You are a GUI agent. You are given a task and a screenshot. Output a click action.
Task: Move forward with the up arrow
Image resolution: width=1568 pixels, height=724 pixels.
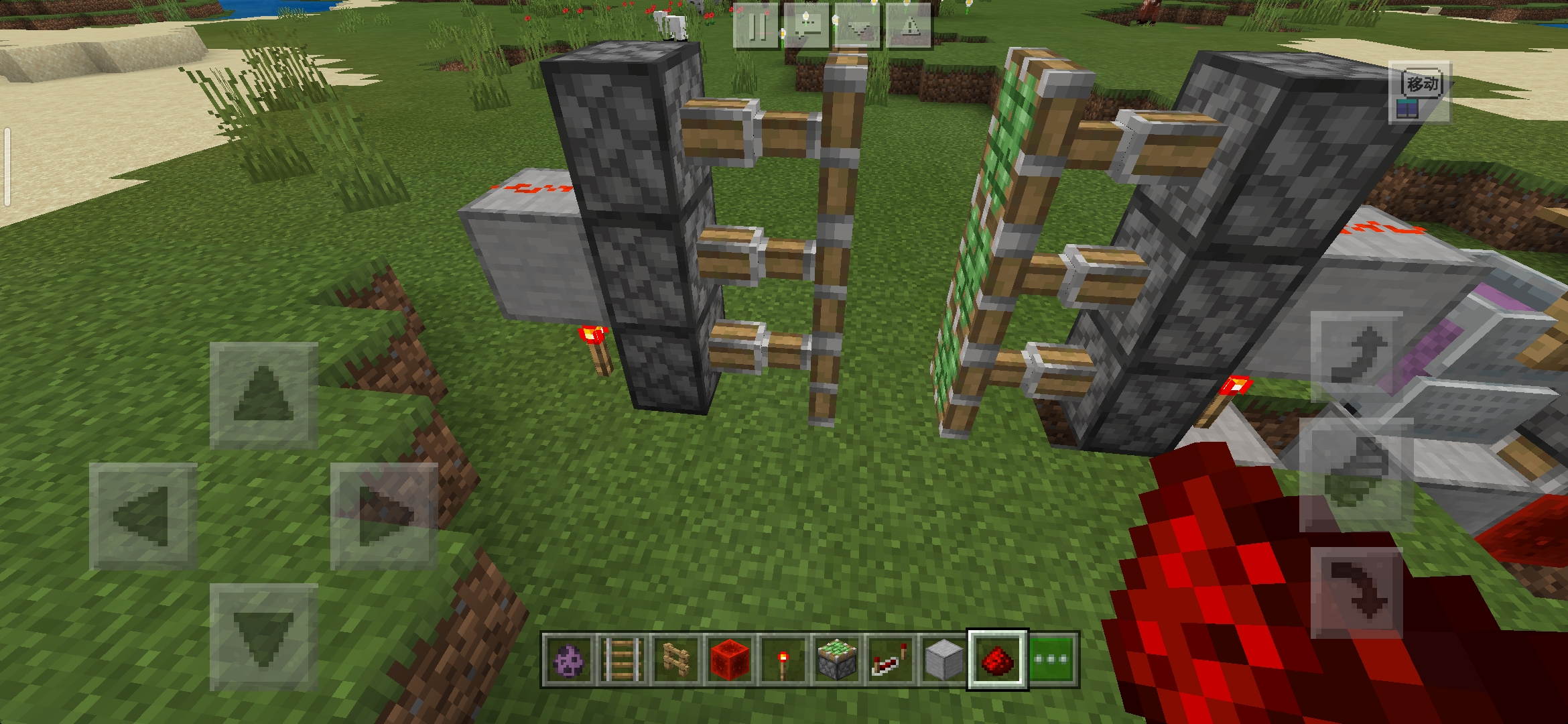click(263, 395)
